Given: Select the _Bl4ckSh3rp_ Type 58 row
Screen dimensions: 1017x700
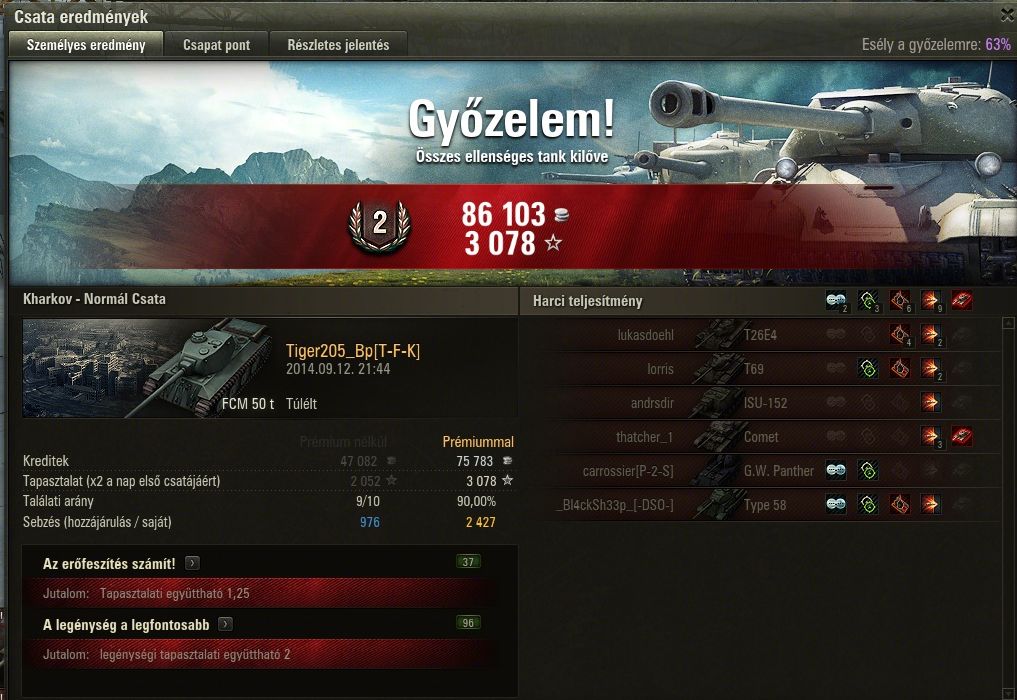Looking at the screenshot, I should click(760, 505).
